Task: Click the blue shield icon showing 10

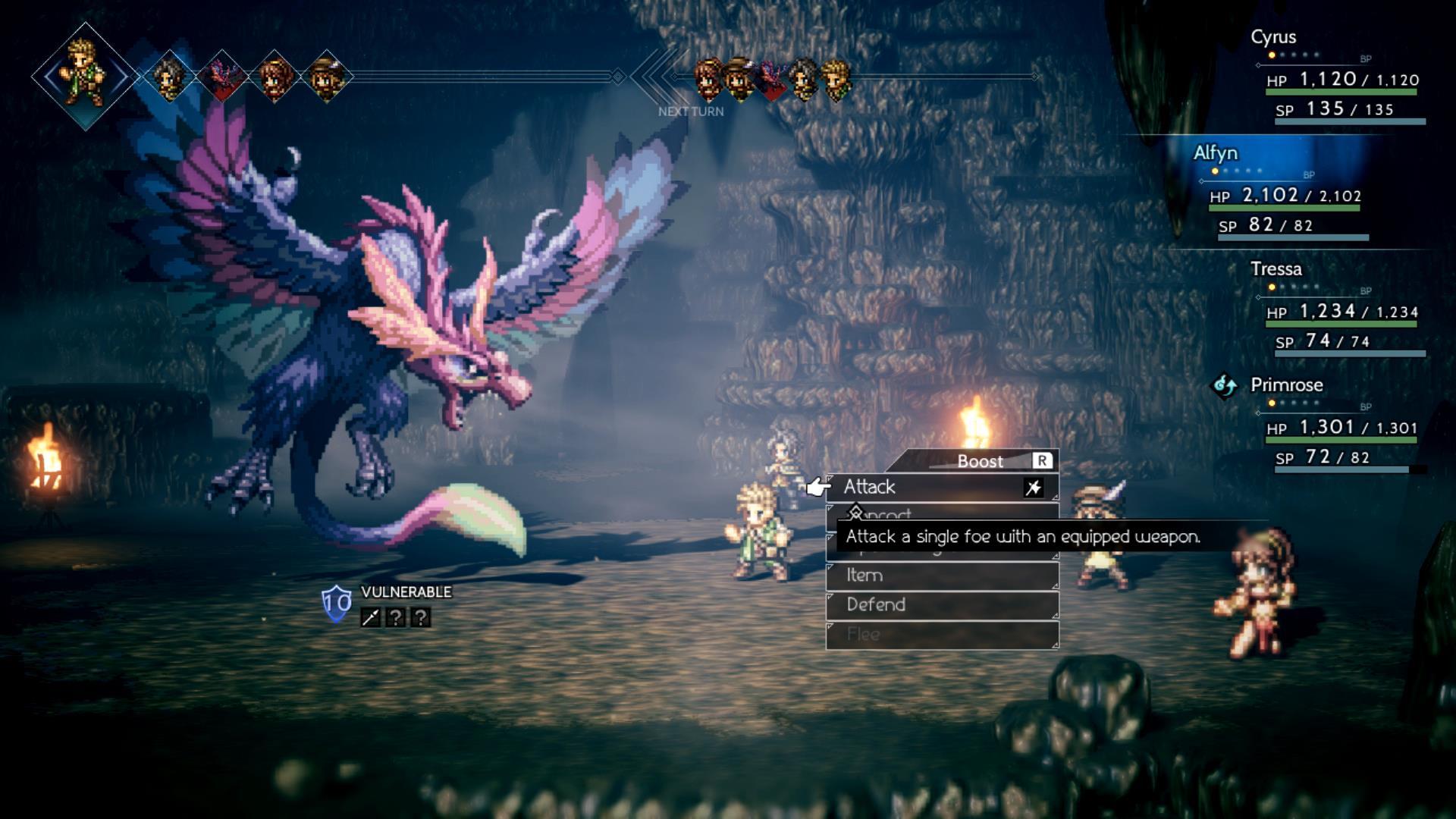Action: pyautogui.click(x=337, y=602)
